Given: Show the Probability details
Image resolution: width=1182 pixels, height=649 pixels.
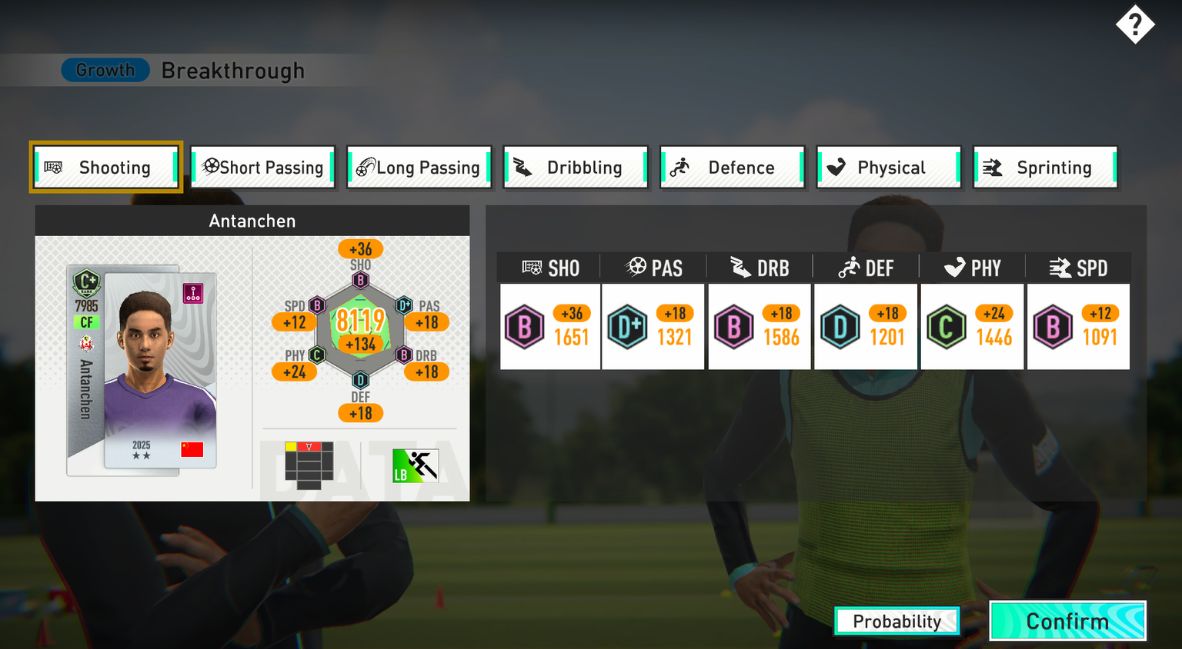Looking at the screenshot, I should [x=896, y=621].
